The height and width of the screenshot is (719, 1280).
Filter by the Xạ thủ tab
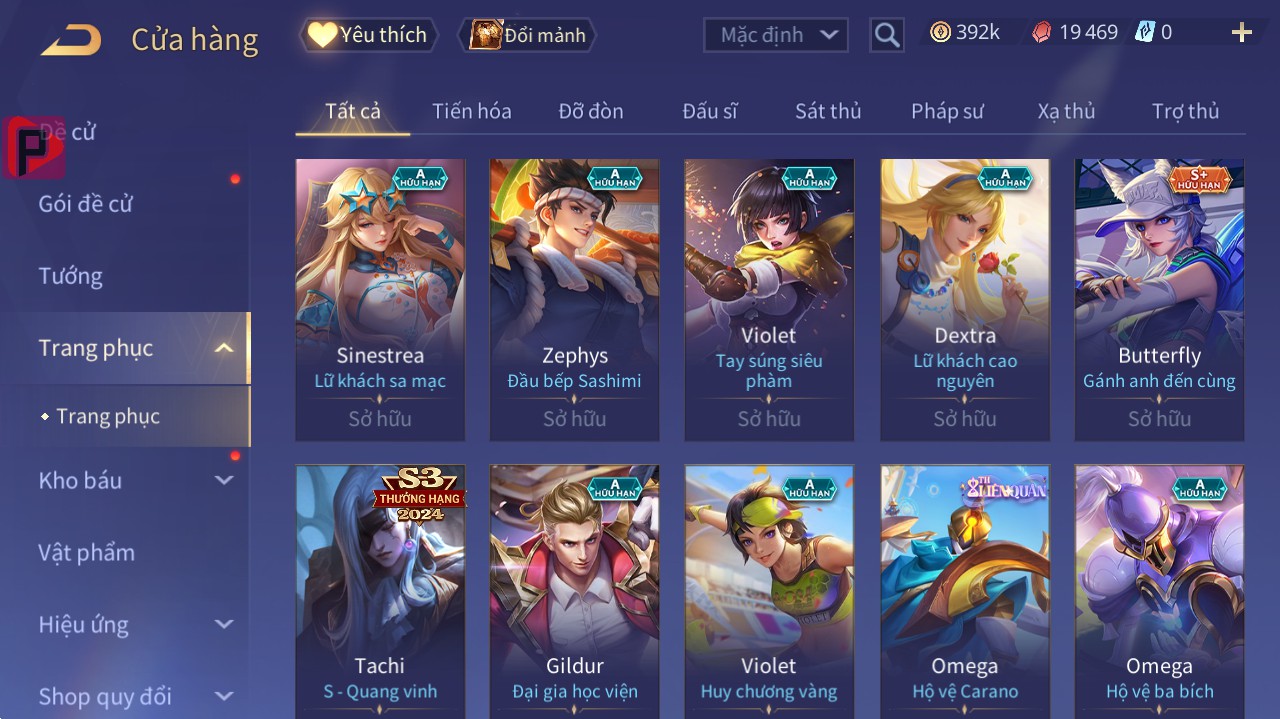[1066, 111]
